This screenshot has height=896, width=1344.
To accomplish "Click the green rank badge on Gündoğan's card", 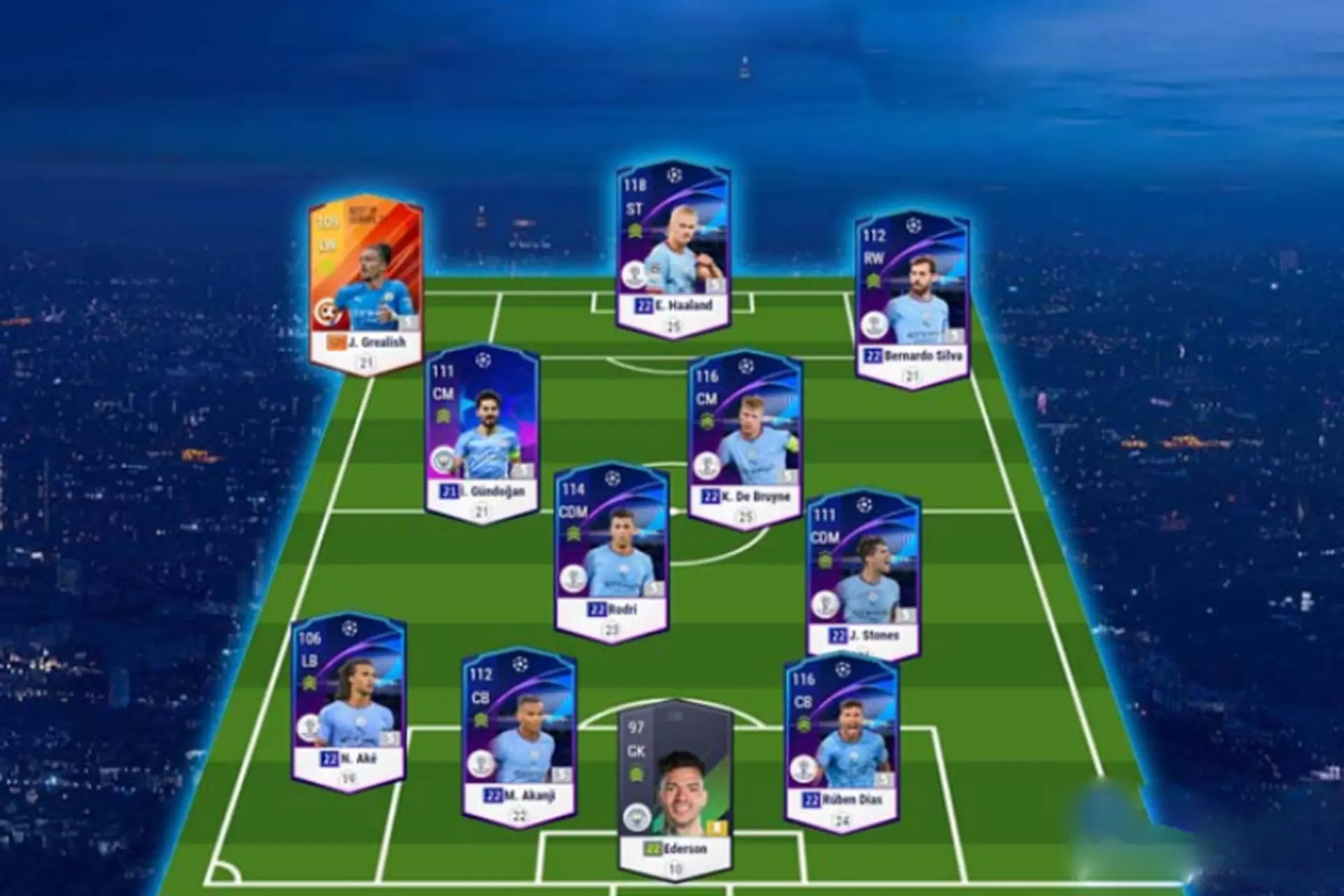I will click(x=443, y=415).
